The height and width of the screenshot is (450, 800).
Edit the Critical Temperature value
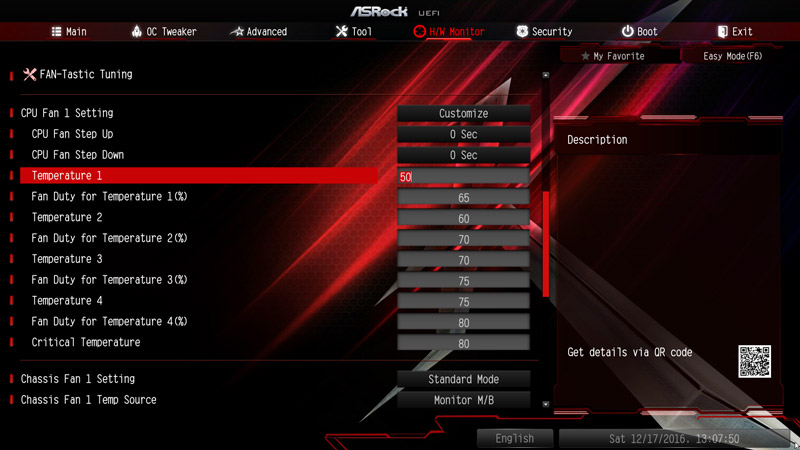463,343
